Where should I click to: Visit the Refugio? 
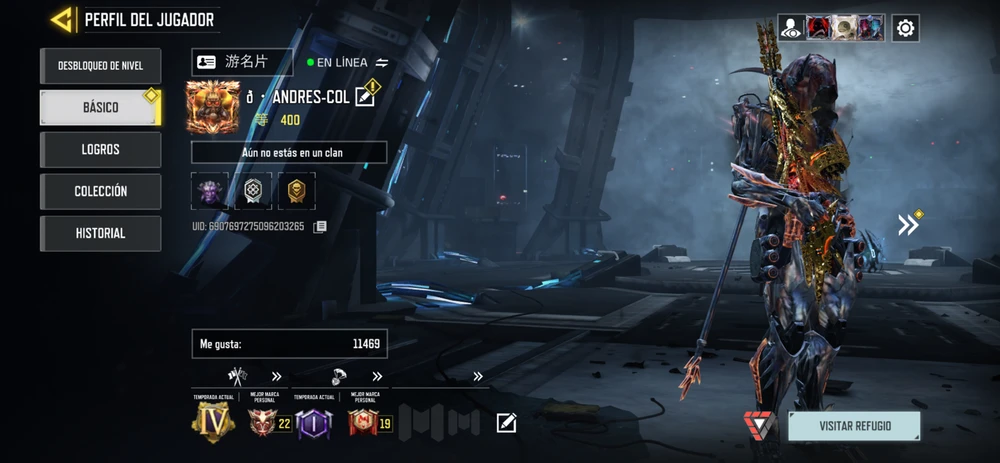pos(853,426)
